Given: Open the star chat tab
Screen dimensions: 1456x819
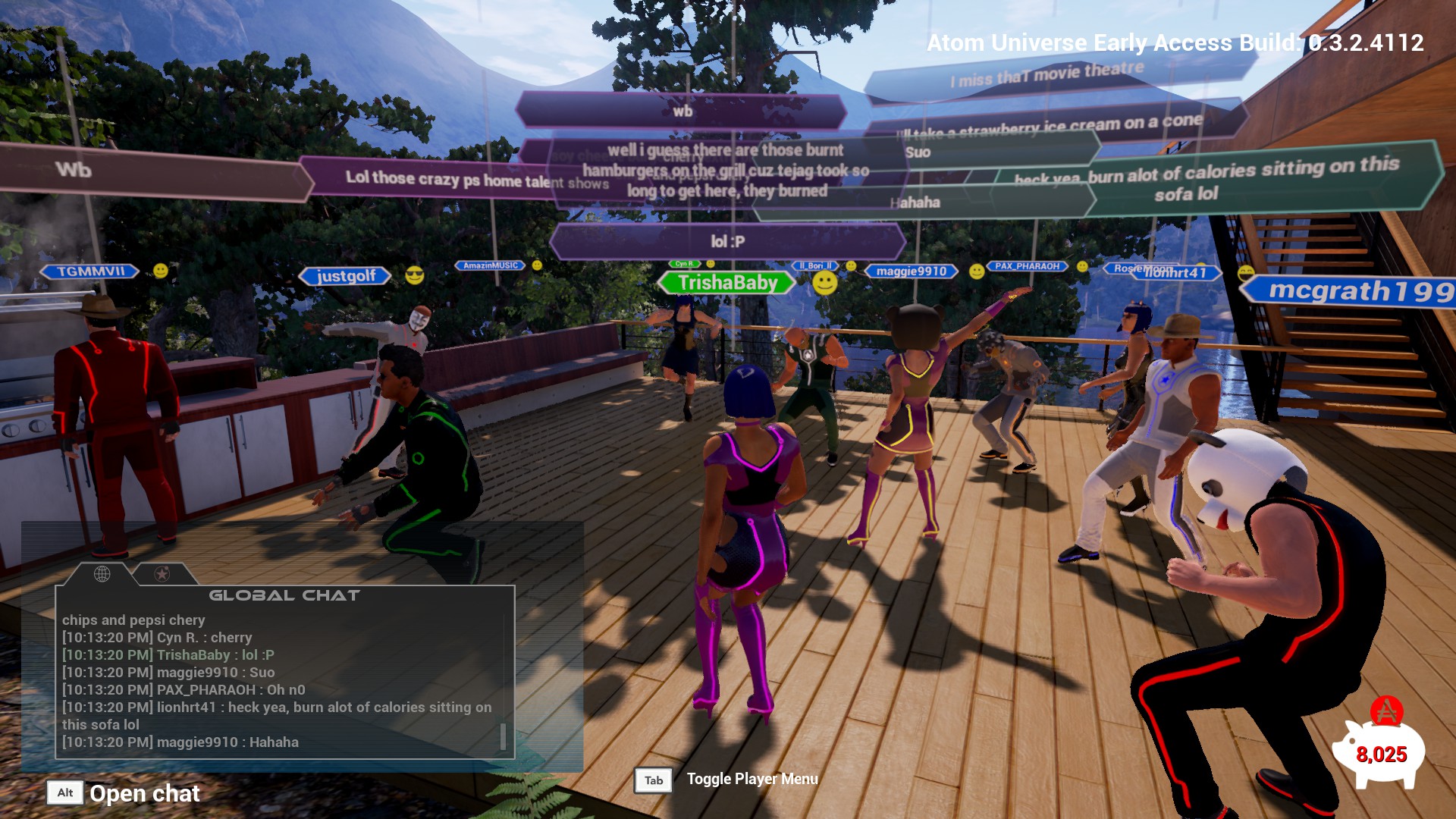Looking at the screenshot, I should (162, 574).
